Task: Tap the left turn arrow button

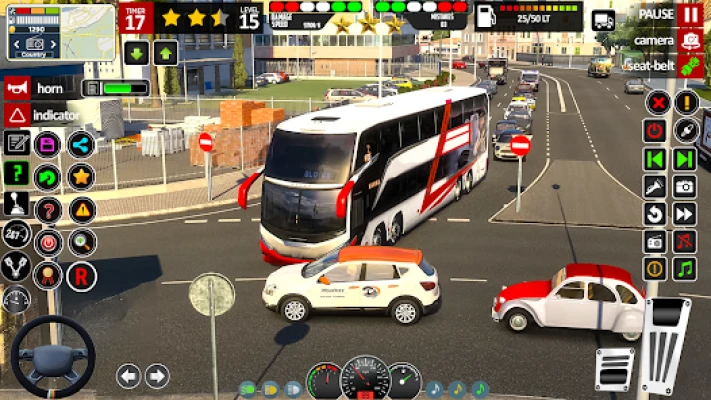Action: click(128, 376)
